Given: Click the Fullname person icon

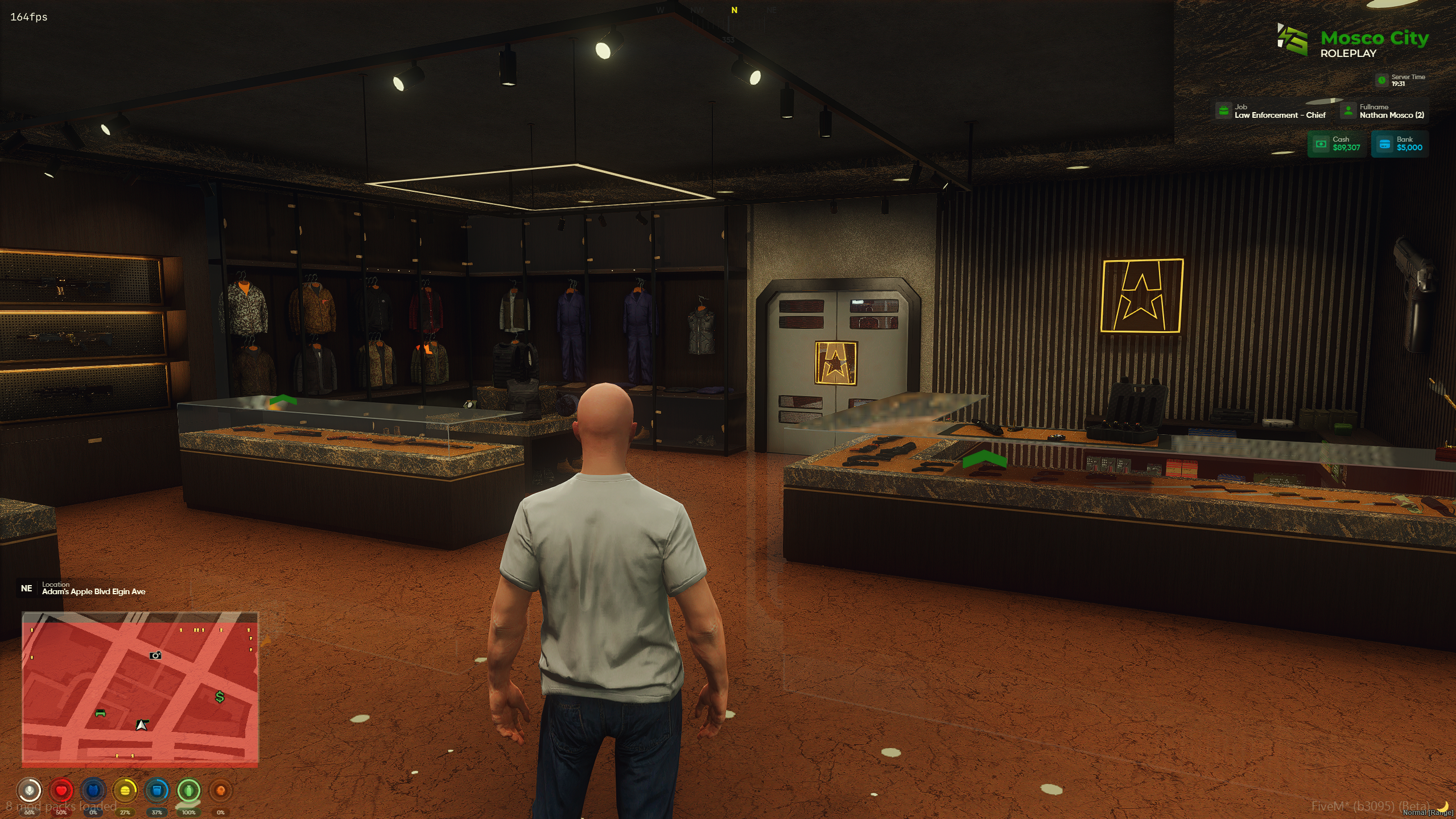Looking at the screenshot, I should pyautogui.click(x=1348, y=110).
